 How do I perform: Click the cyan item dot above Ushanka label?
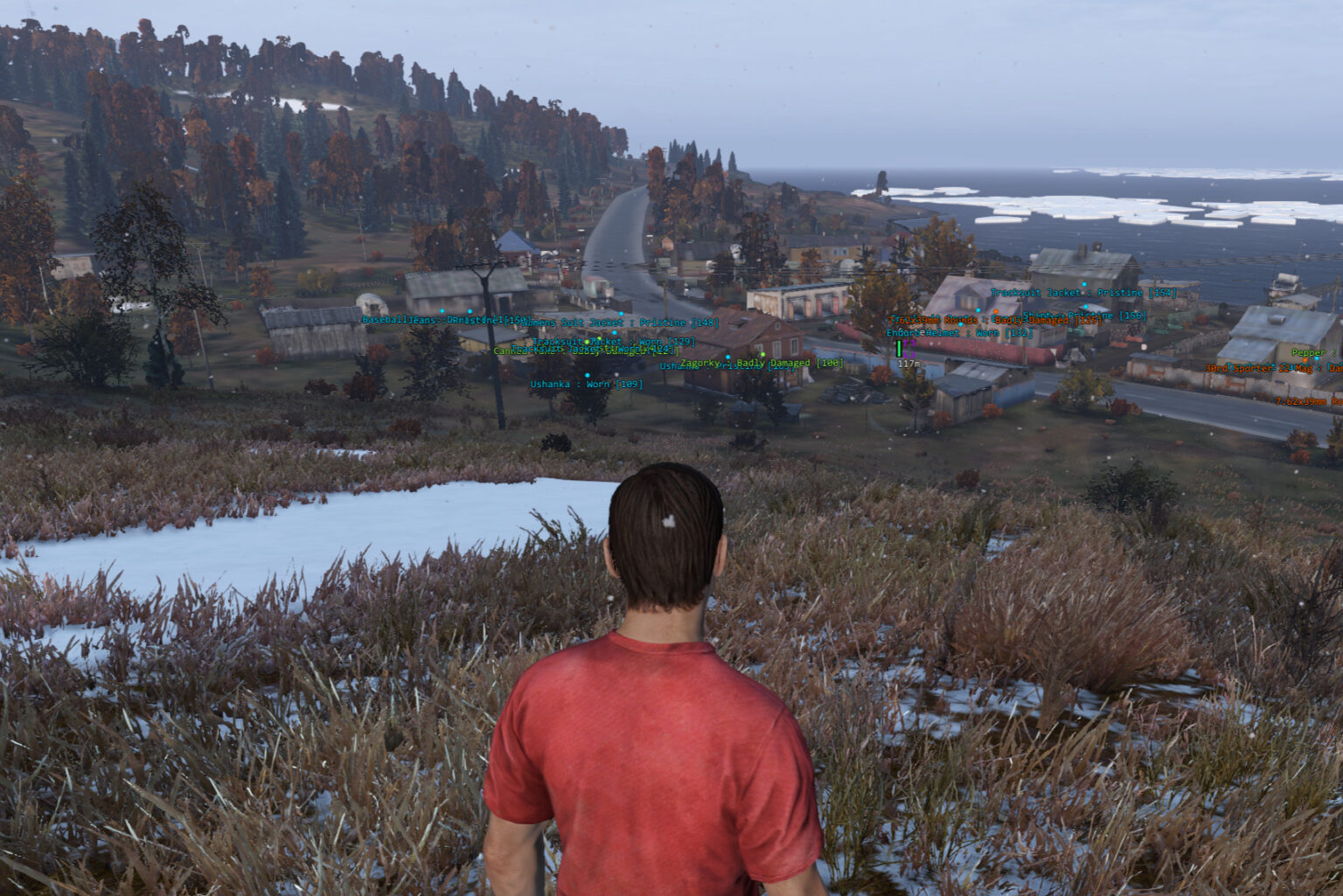tap(588, 373)
